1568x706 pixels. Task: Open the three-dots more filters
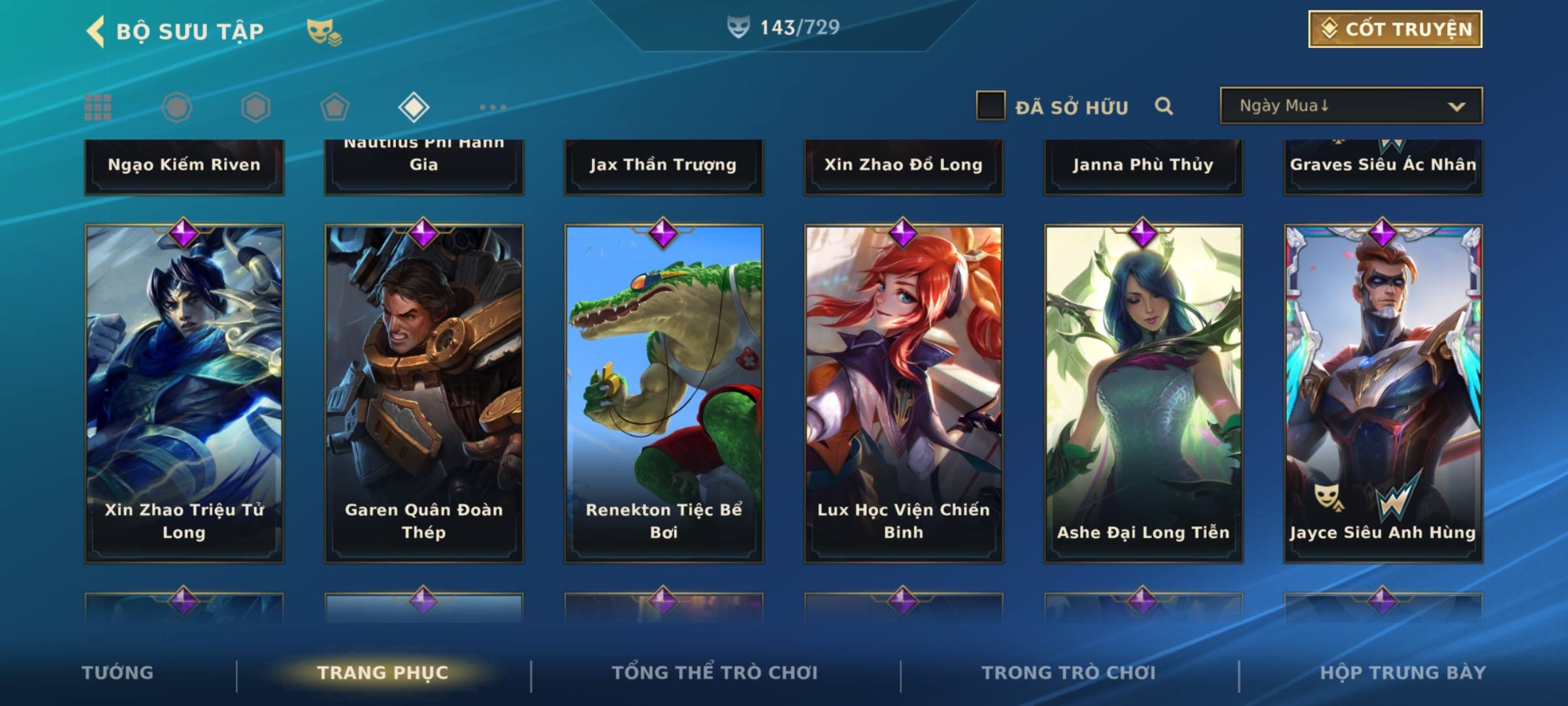point(493,107)
